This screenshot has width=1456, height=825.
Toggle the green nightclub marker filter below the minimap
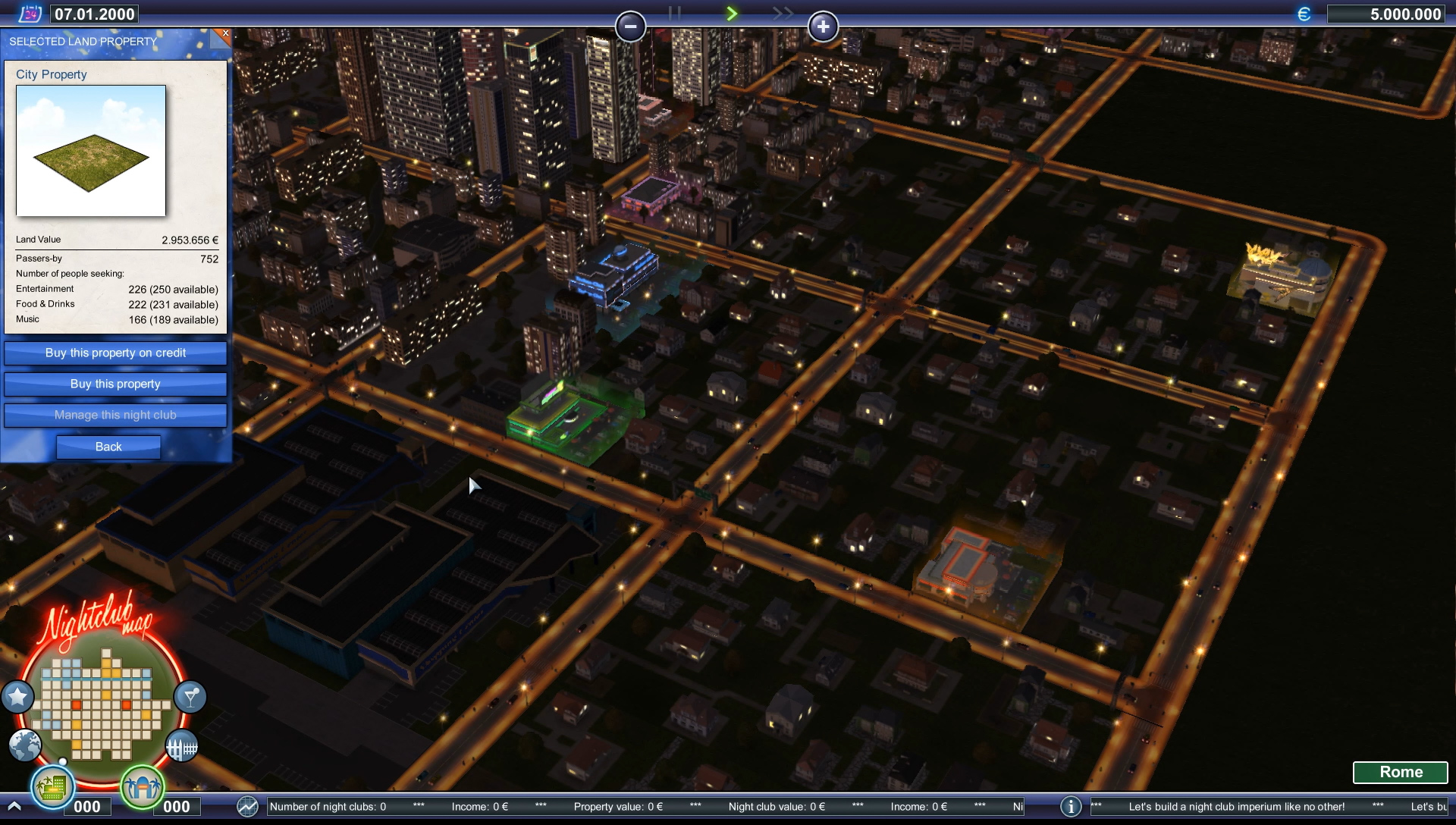142,789
